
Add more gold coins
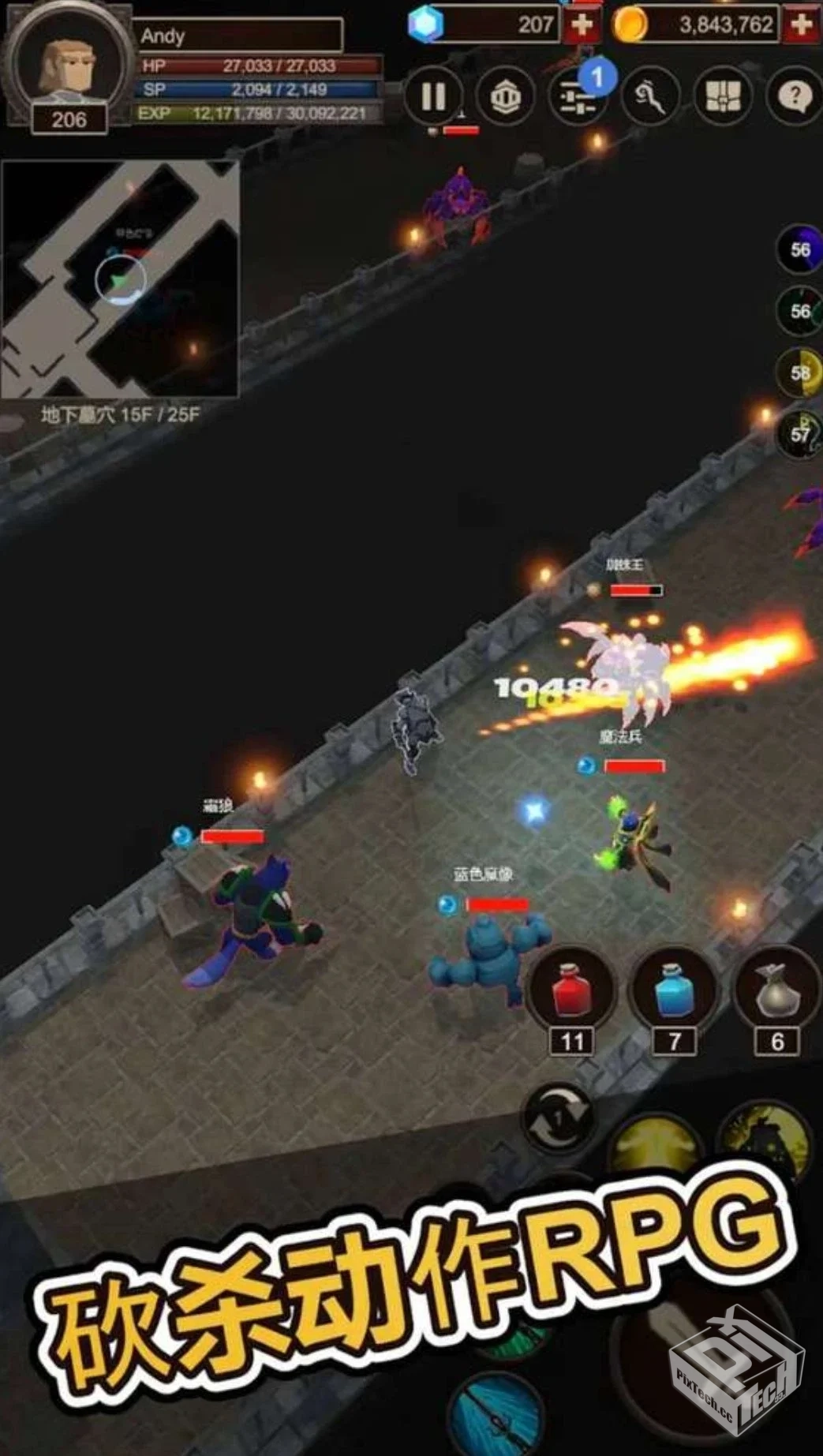click(x=801, y=25)
